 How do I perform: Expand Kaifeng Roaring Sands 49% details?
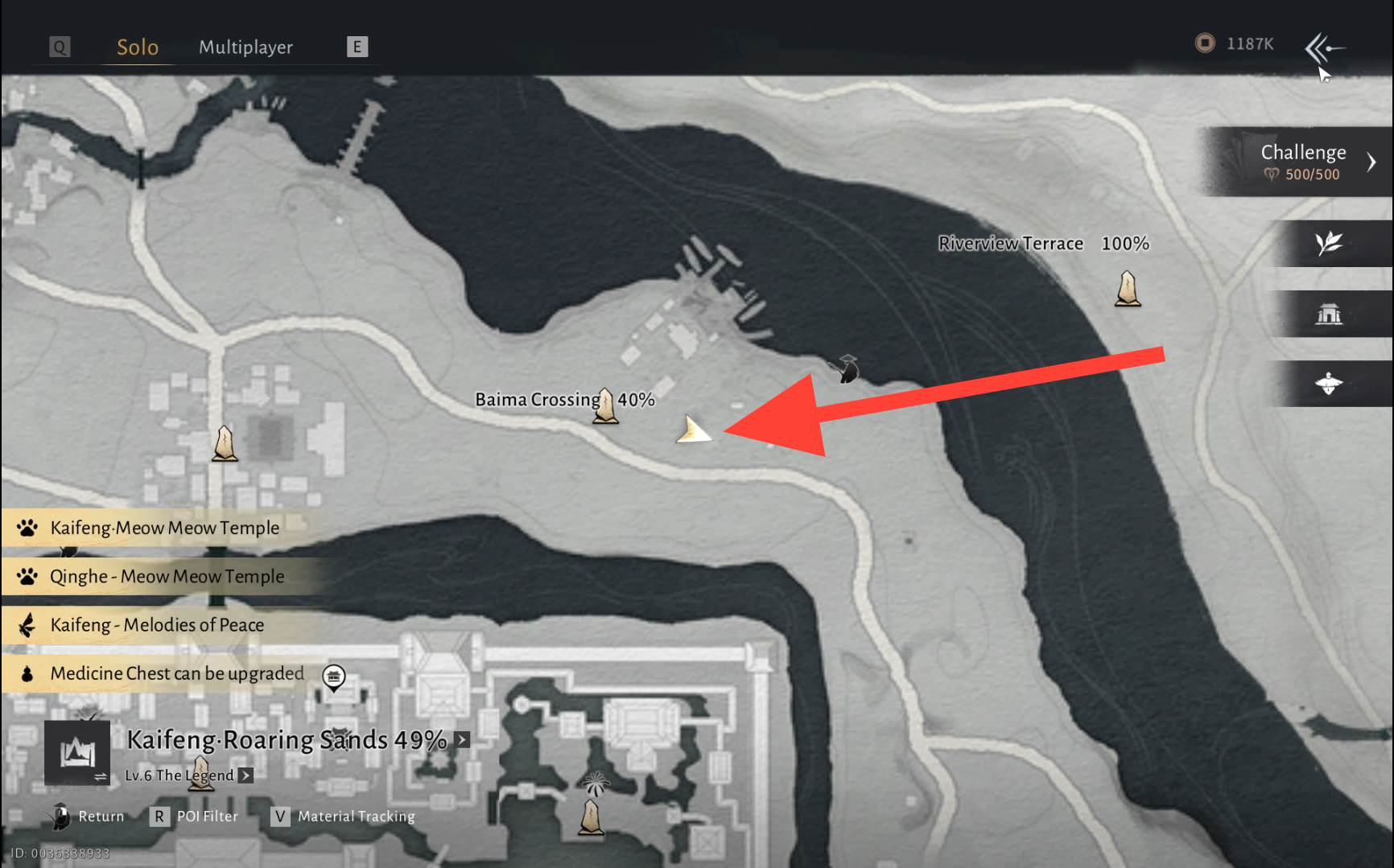pos(462,739)
